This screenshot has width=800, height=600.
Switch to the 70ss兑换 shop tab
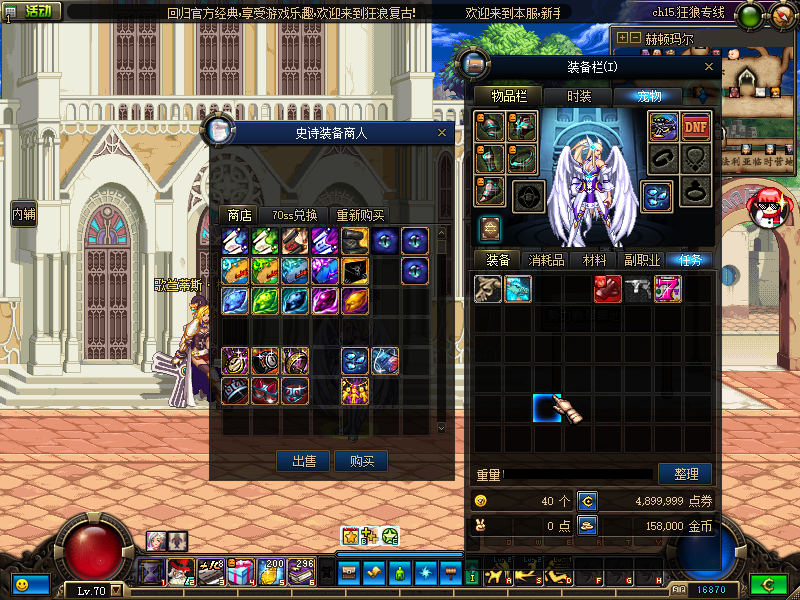click(x=295, y=215)
